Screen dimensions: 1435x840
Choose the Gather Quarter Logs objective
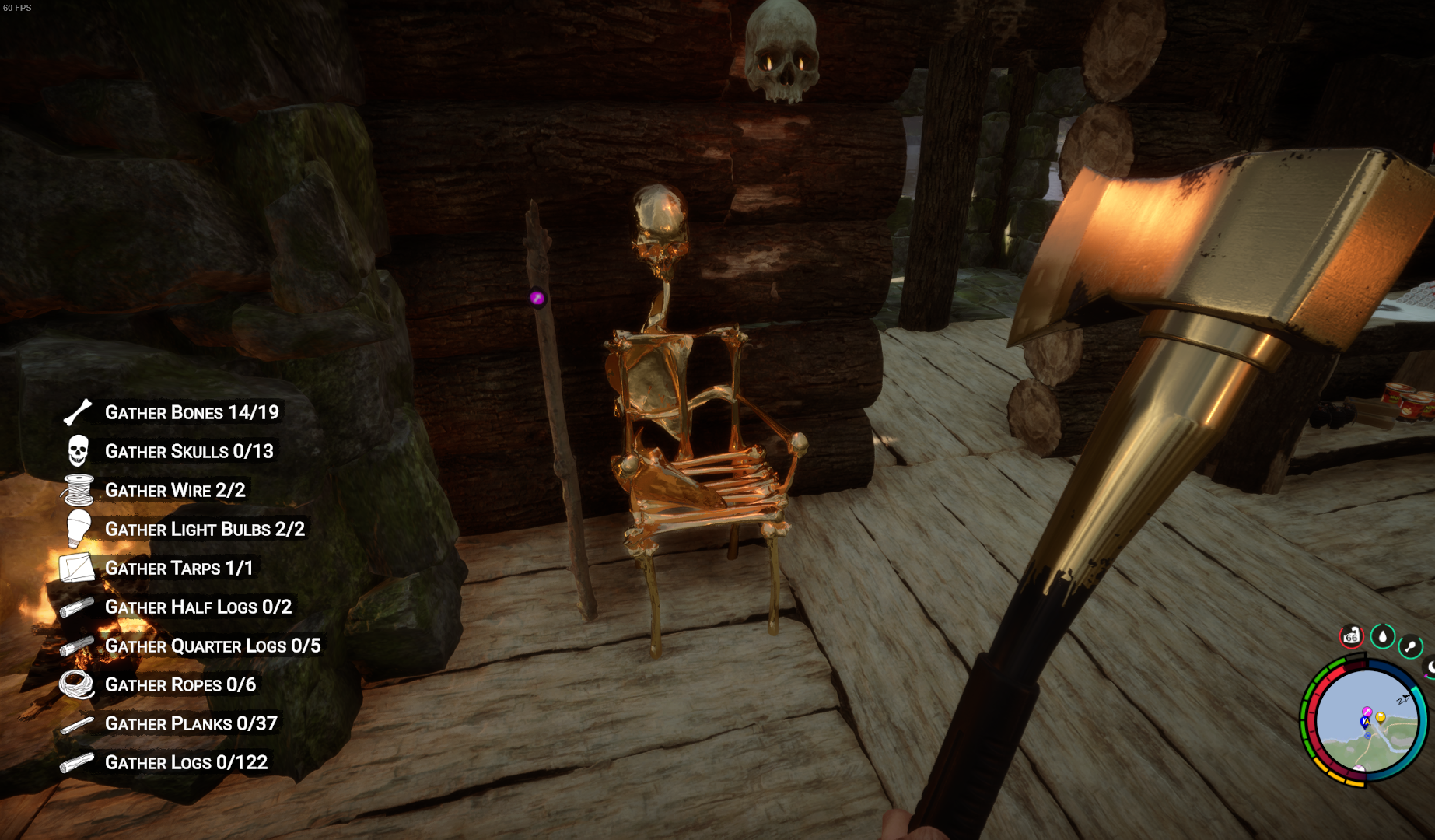click(x=212, y=646)
